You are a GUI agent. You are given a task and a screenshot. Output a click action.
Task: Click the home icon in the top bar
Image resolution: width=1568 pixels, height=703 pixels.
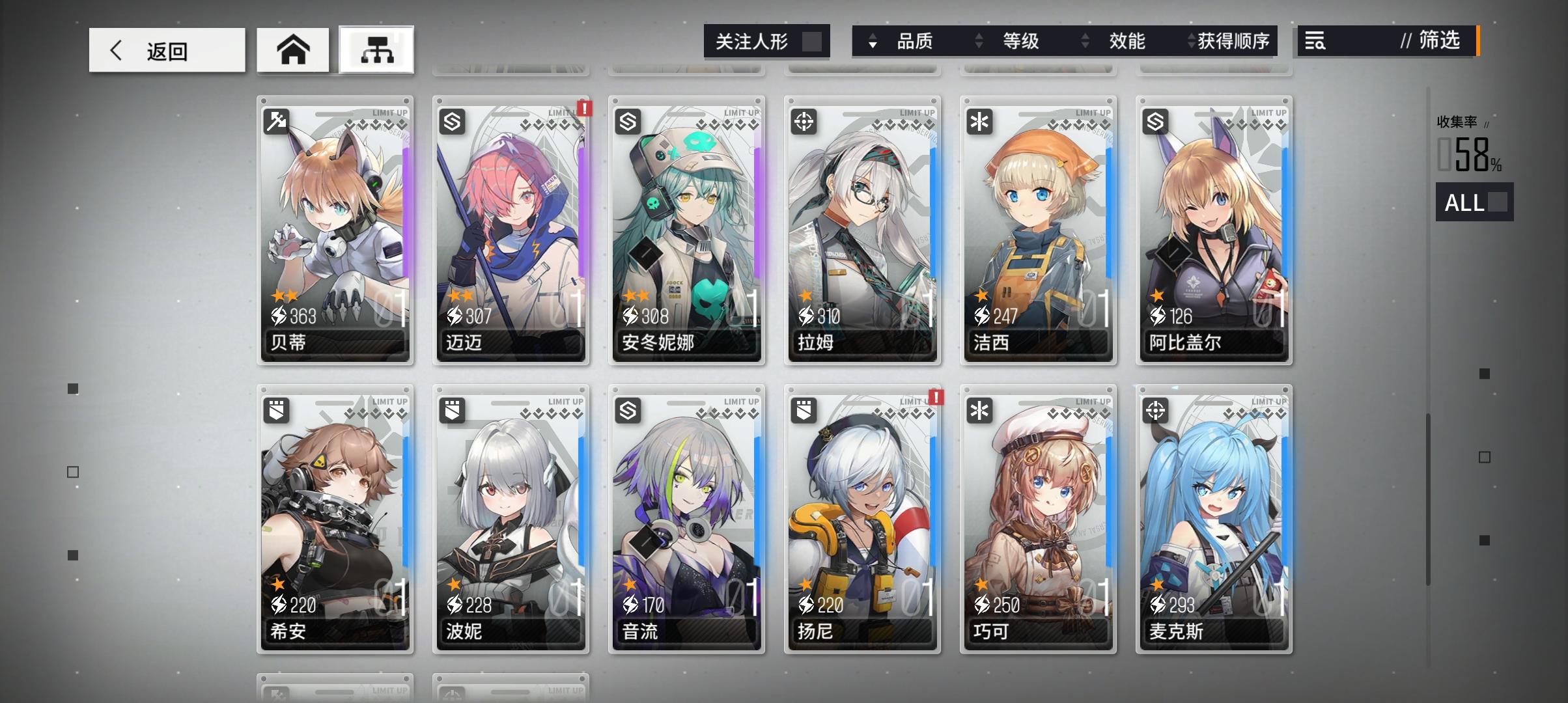[293, 49]
